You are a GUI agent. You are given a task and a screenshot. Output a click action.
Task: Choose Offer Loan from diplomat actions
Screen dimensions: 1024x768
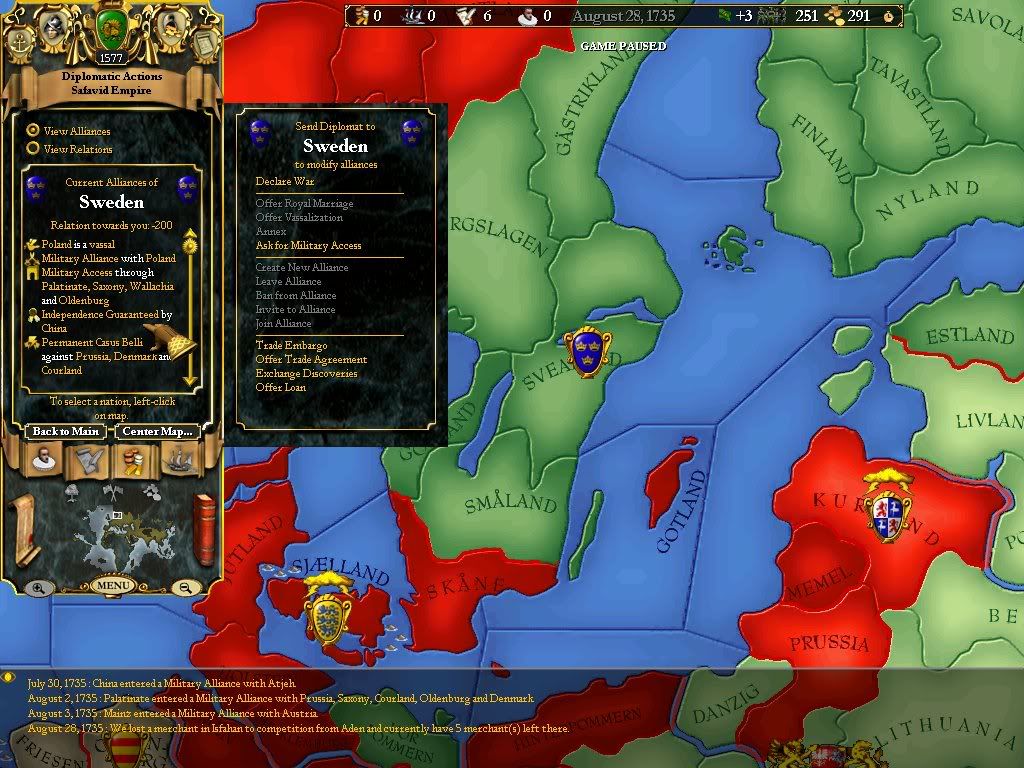281,388
